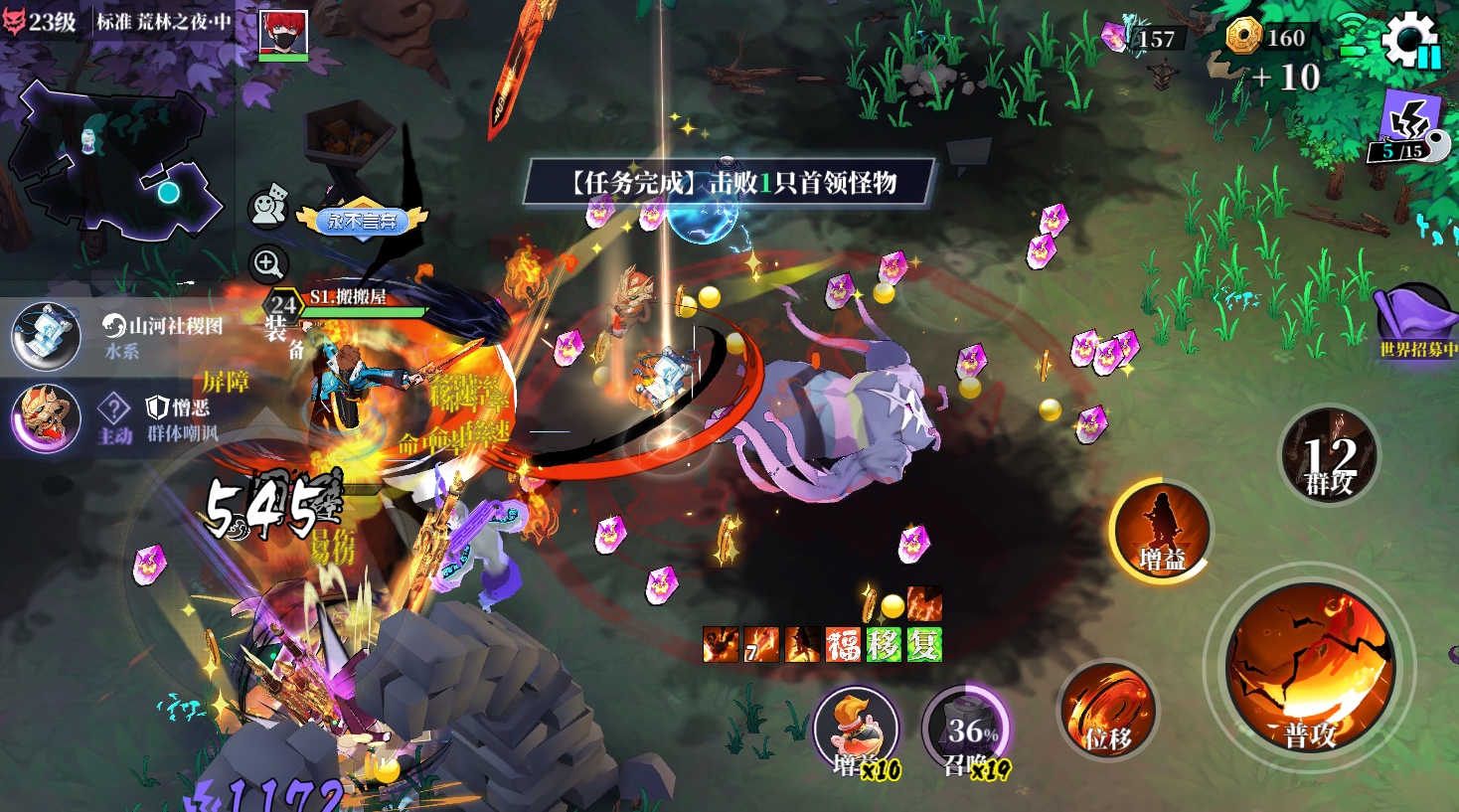The height and width of the screenshot is (812, 1459).
Task: Activate the 位移 dash skill
Action: (1108, 711)
